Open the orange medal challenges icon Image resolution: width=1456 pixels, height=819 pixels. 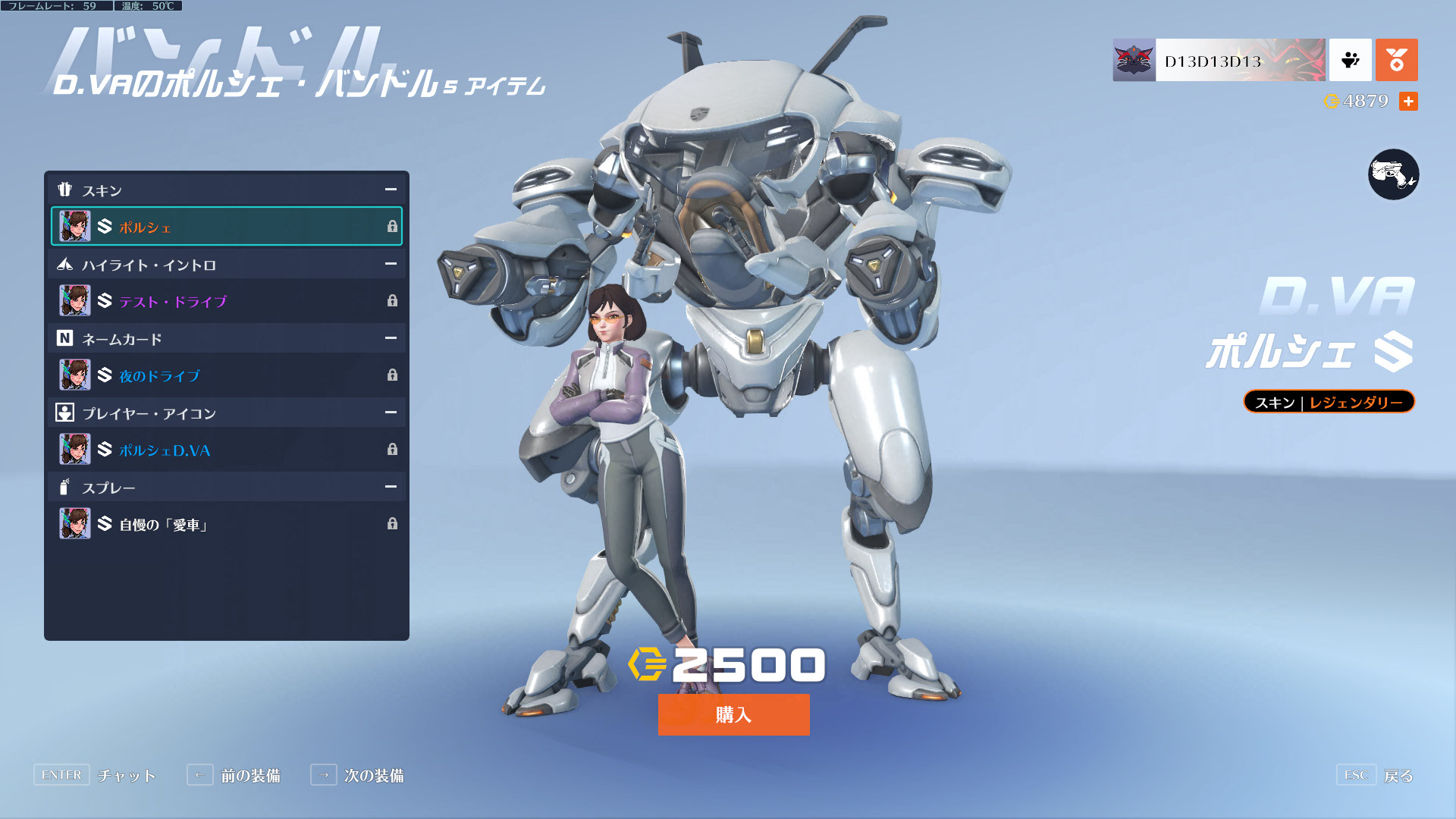coord(1396,60)
